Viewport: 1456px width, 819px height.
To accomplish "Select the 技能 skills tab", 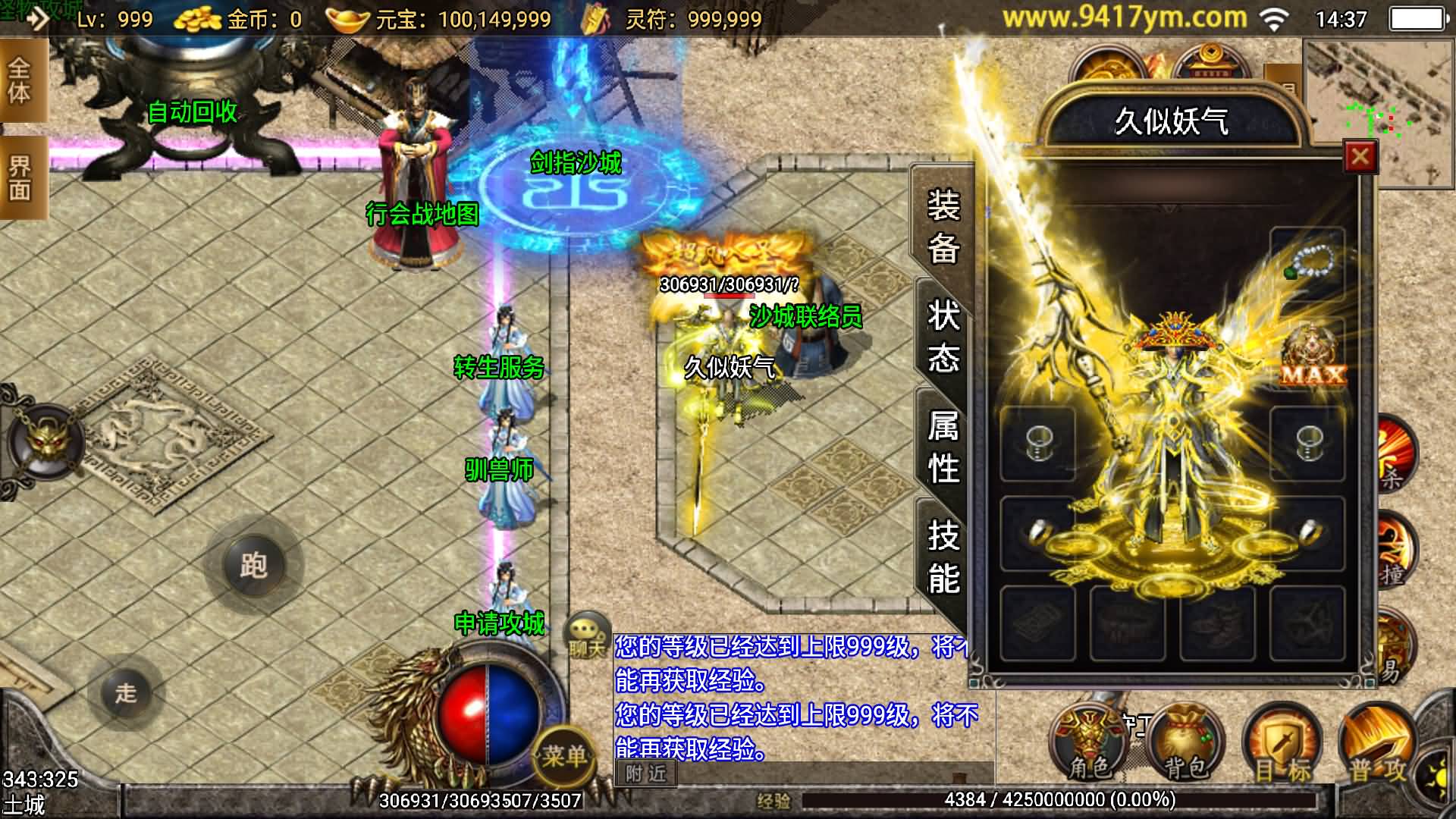I will click(943, 557).
